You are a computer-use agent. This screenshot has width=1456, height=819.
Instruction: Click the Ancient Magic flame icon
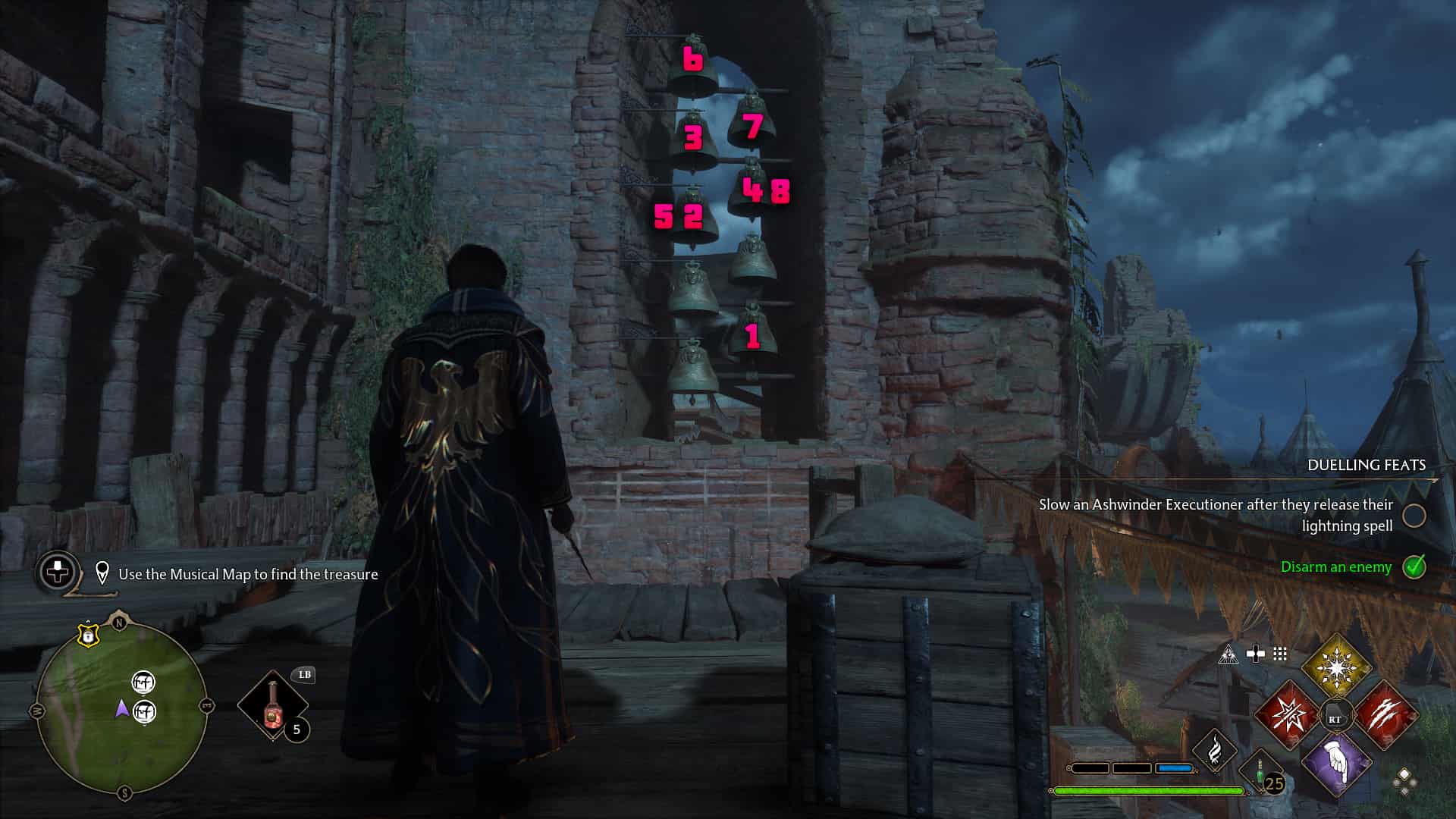pos(1215,753)
